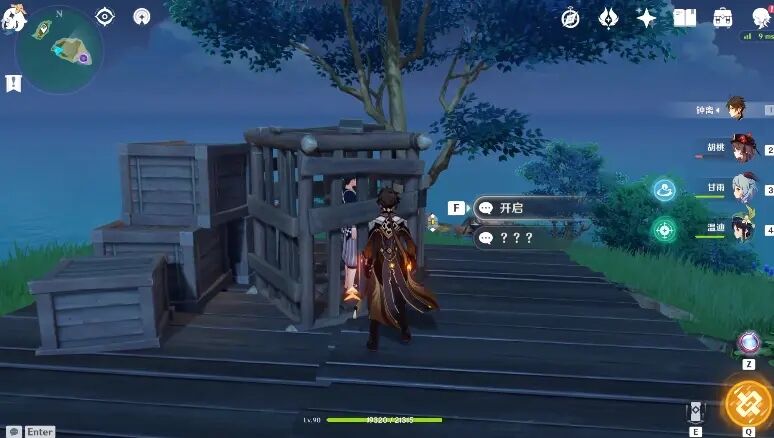Screen dimensions: 774x438
Task: Open the four-pointed star Wish icon
Action: (x=646, y=18)
